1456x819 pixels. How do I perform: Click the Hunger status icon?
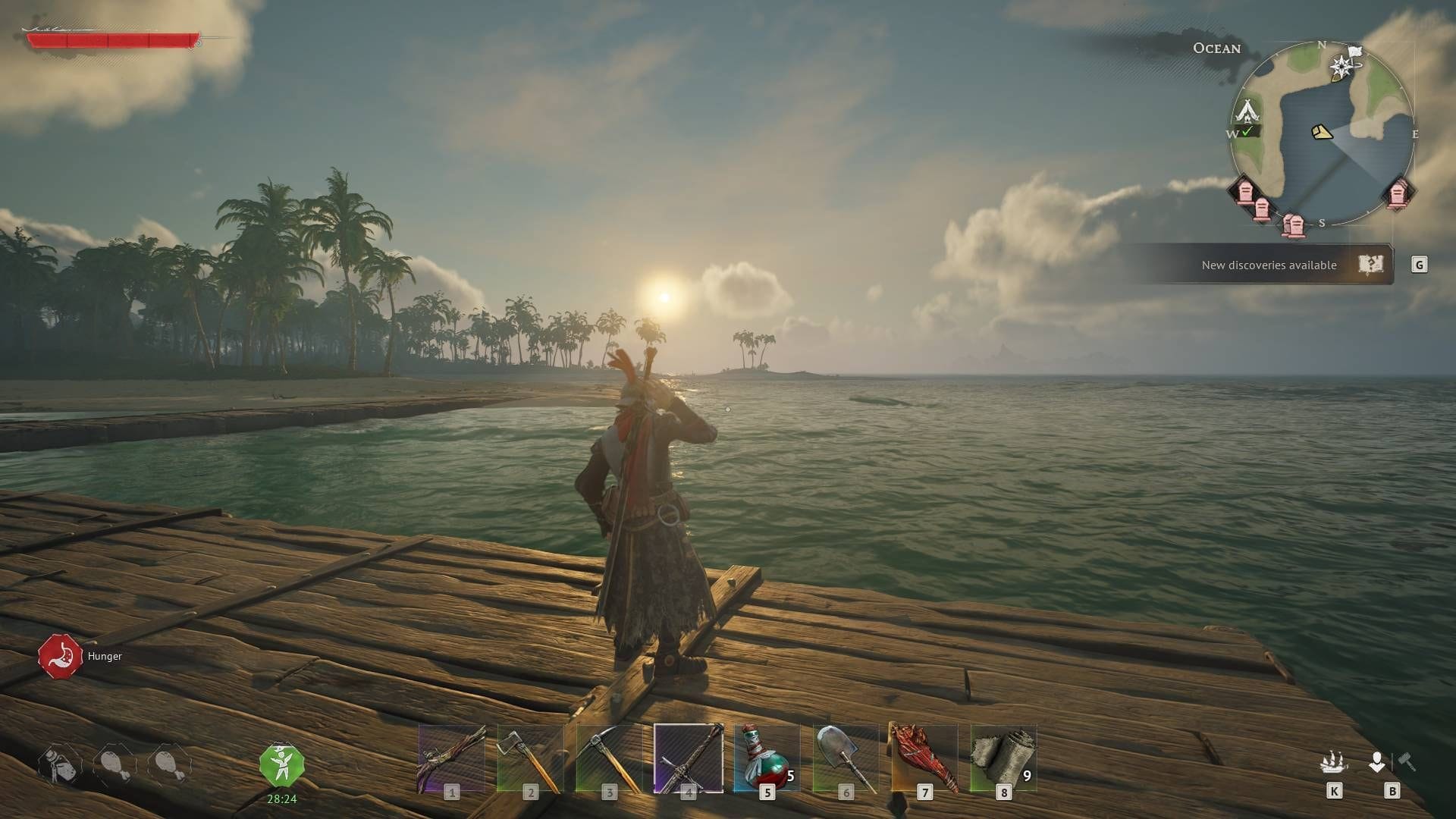point(61,655)
